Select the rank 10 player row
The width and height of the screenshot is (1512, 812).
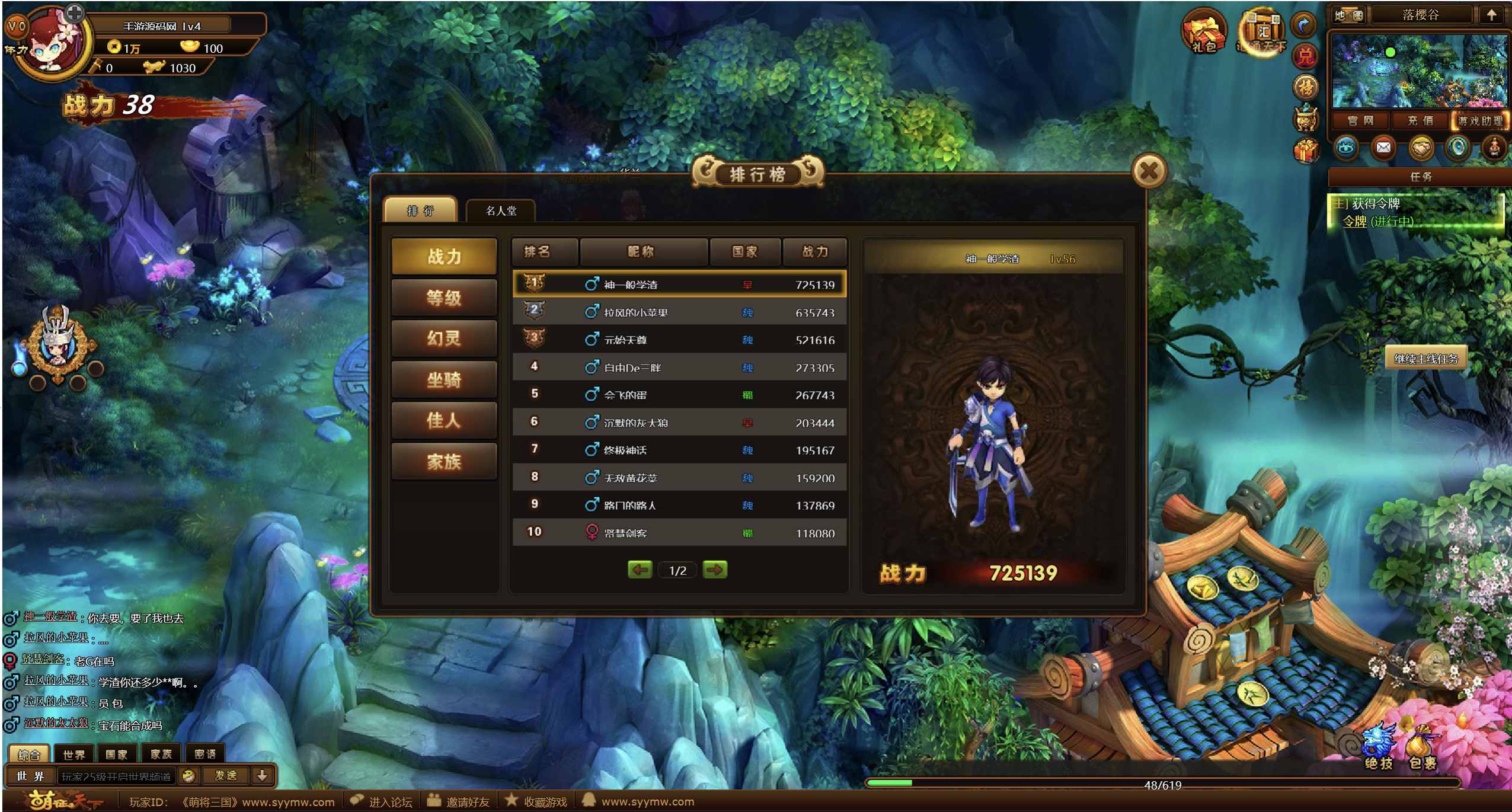(x=679, y=532)
